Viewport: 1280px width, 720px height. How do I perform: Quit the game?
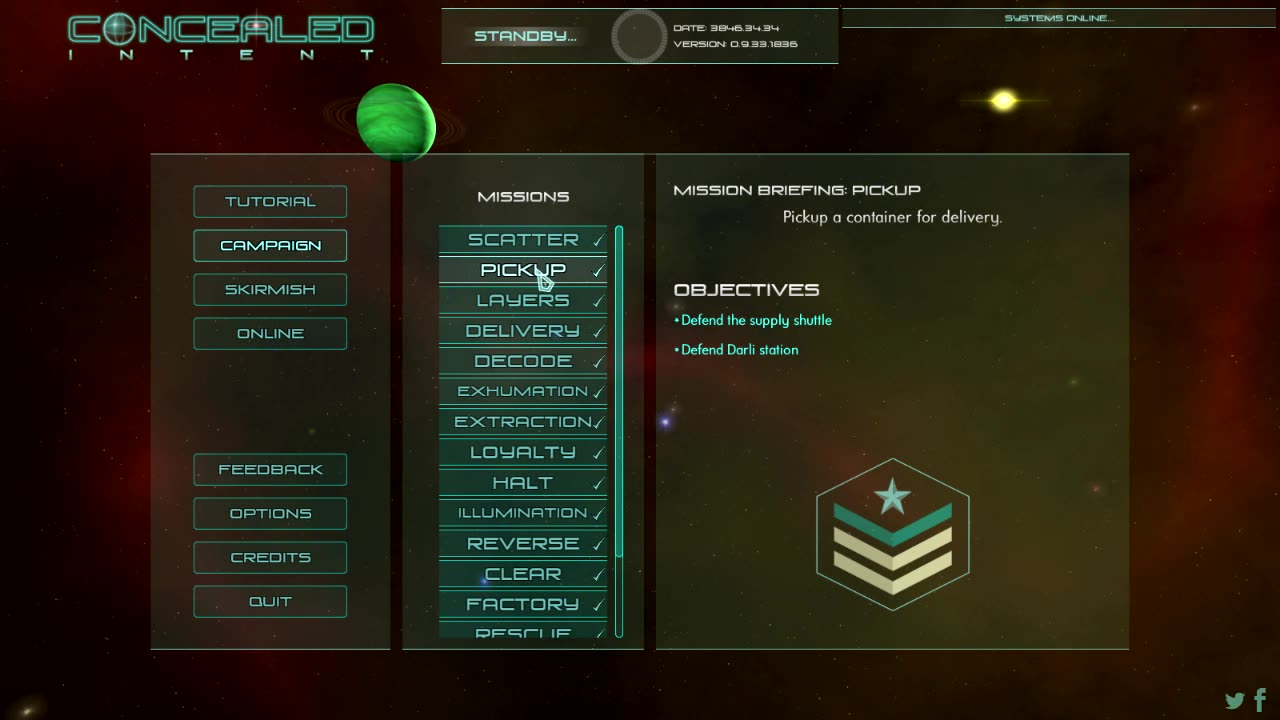coord(270,602)
